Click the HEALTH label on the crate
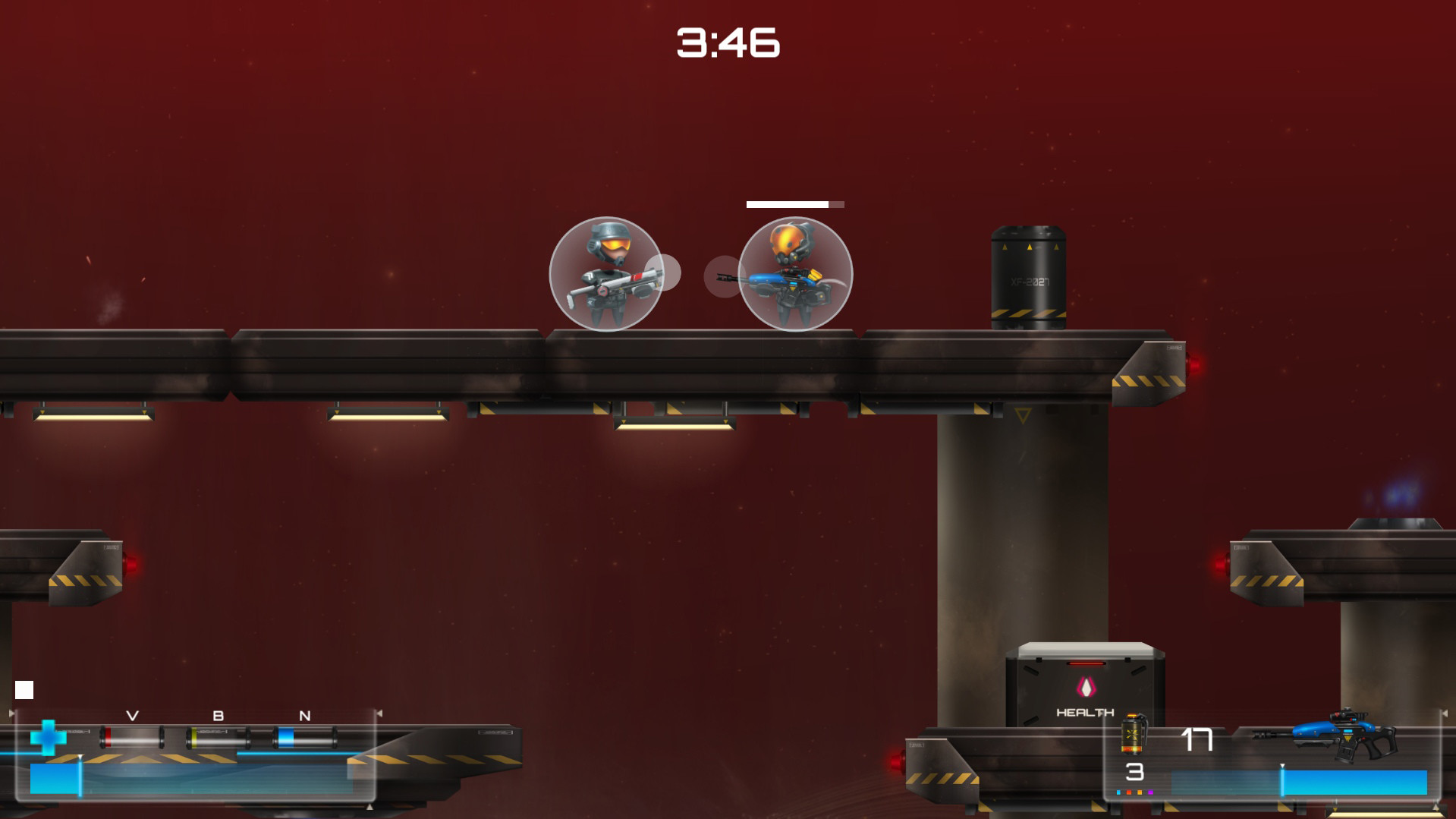Viewport: 1456px width, 819px height. pyautogui.click(x=1085, y=711)
